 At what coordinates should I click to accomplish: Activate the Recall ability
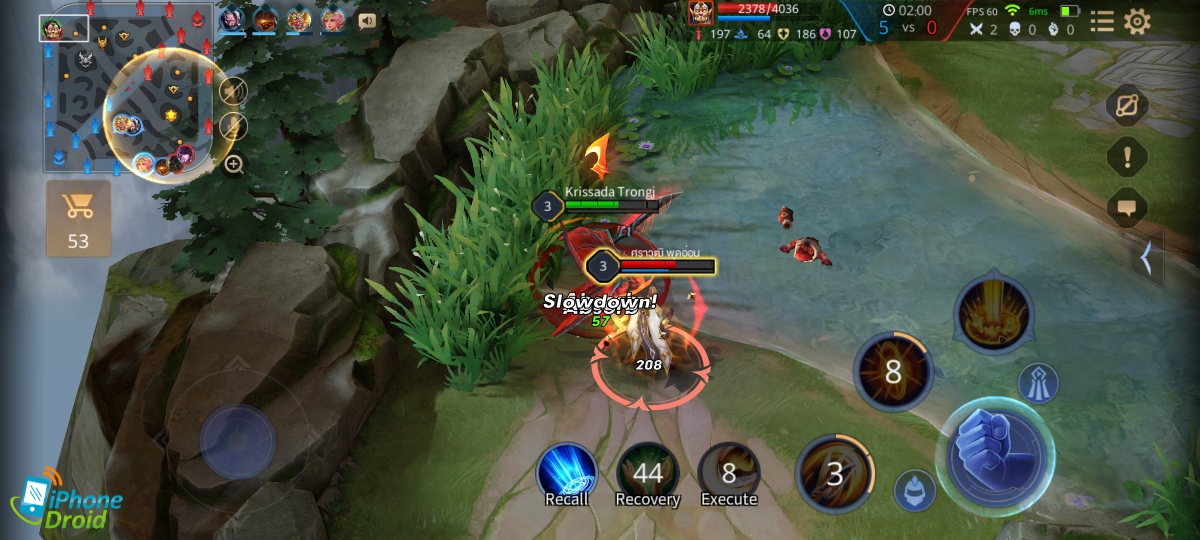click(x=567, y=475)
